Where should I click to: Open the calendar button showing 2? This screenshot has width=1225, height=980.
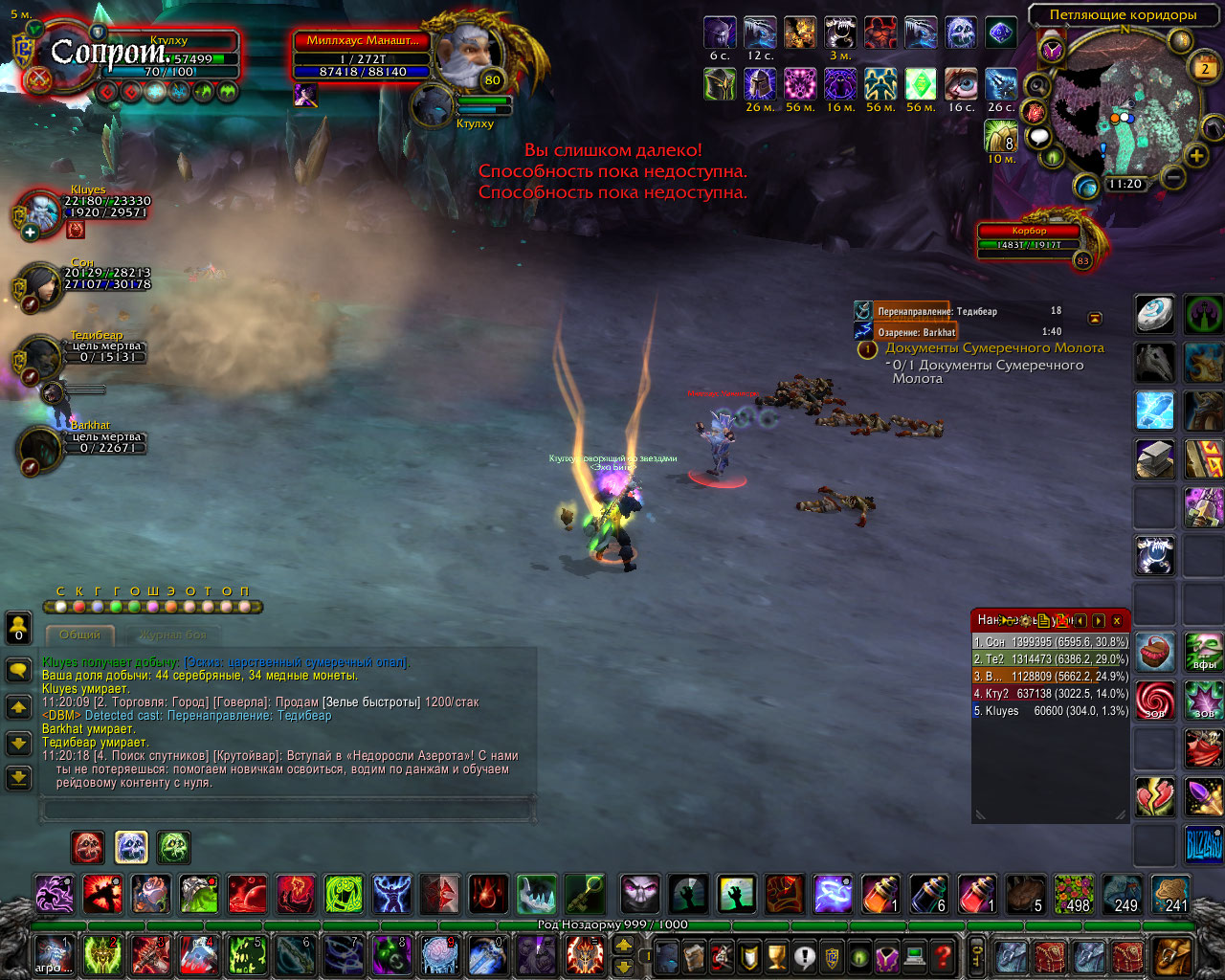[x=1205, y=68]
